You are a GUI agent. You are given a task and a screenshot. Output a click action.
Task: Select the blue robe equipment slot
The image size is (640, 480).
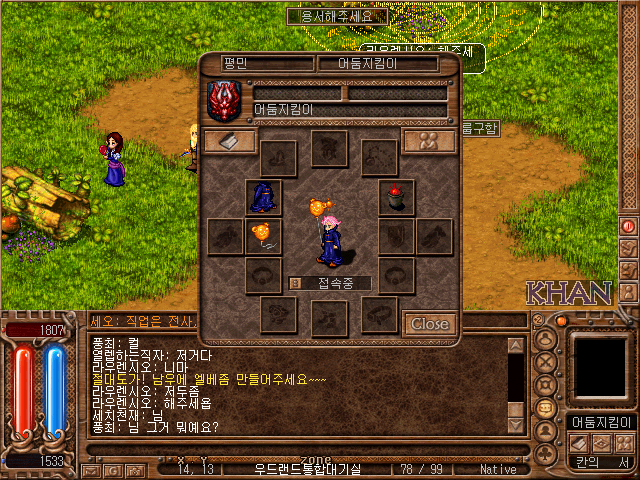click(x=264, y=196)
